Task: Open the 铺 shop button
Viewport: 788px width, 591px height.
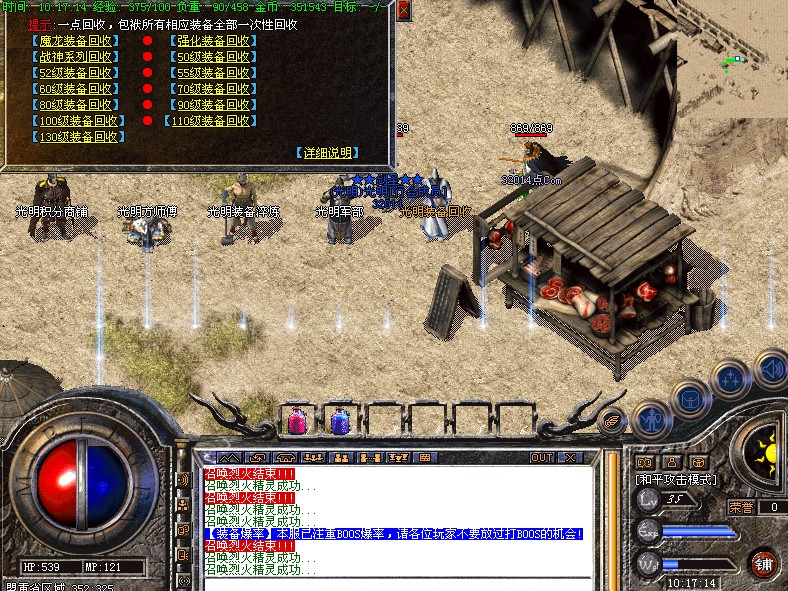Action: [764, 561]
